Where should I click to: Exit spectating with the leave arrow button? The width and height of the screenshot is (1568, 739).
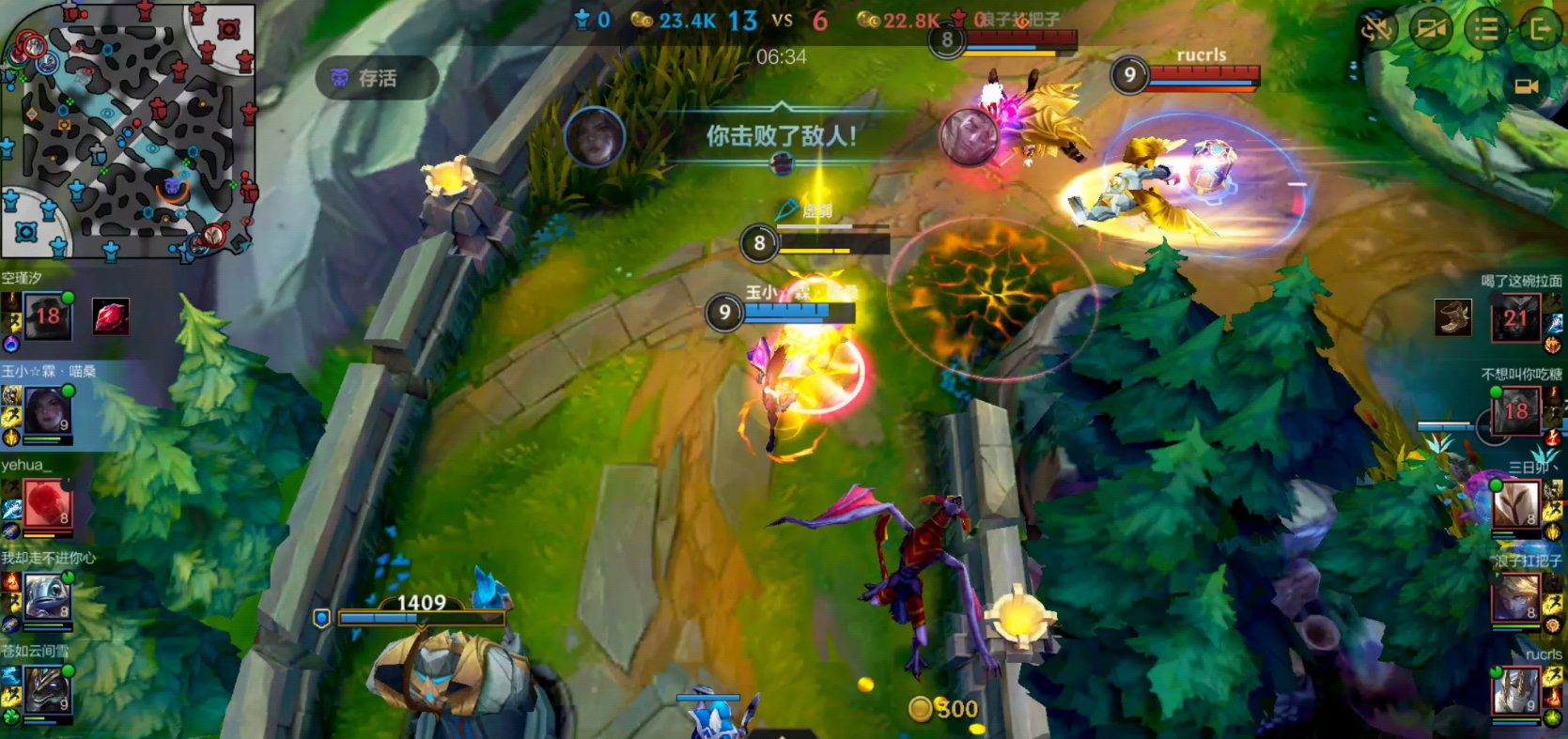(1540, 29)
